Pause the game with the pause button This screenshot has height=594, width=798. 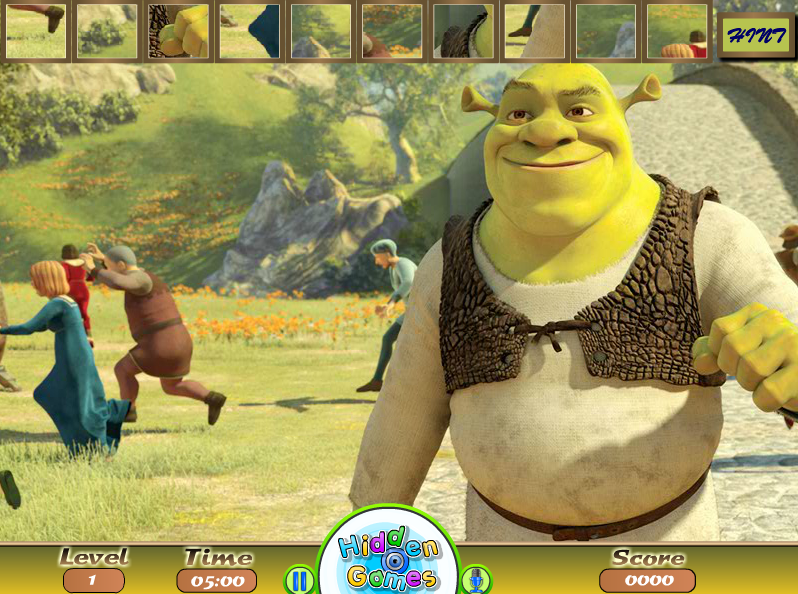tap(299, 579)
